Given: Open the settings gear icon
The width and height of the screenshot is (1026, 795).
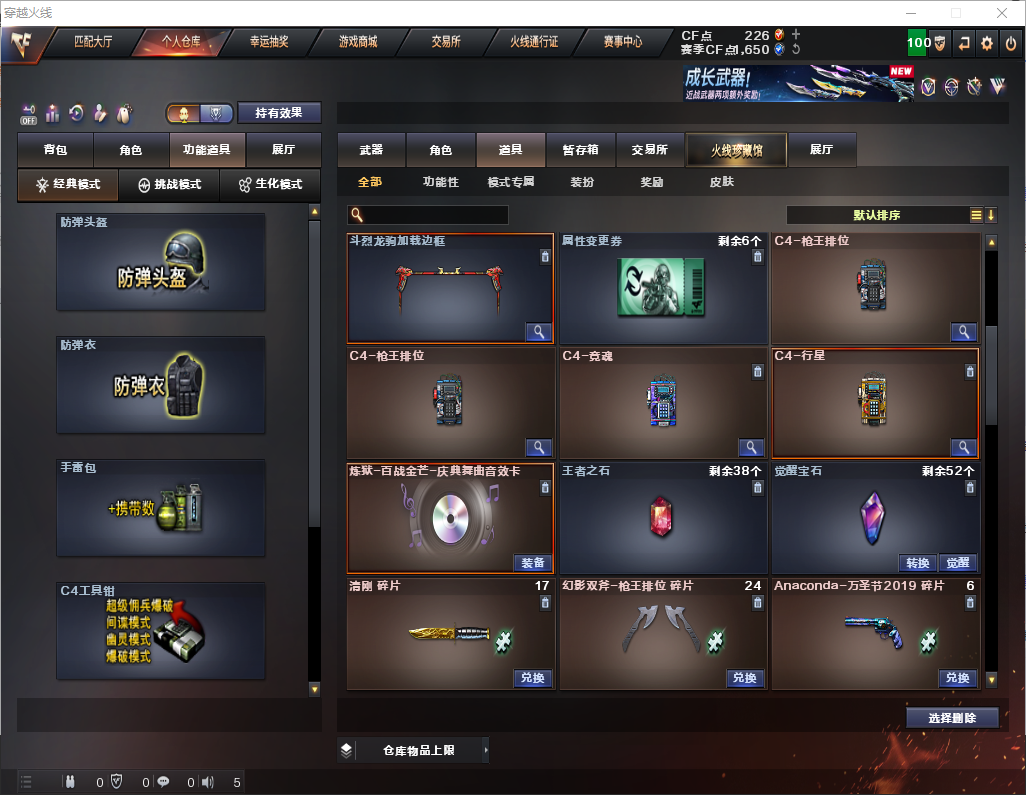Looking at the screenshot, I should click(x=987, y=43).
